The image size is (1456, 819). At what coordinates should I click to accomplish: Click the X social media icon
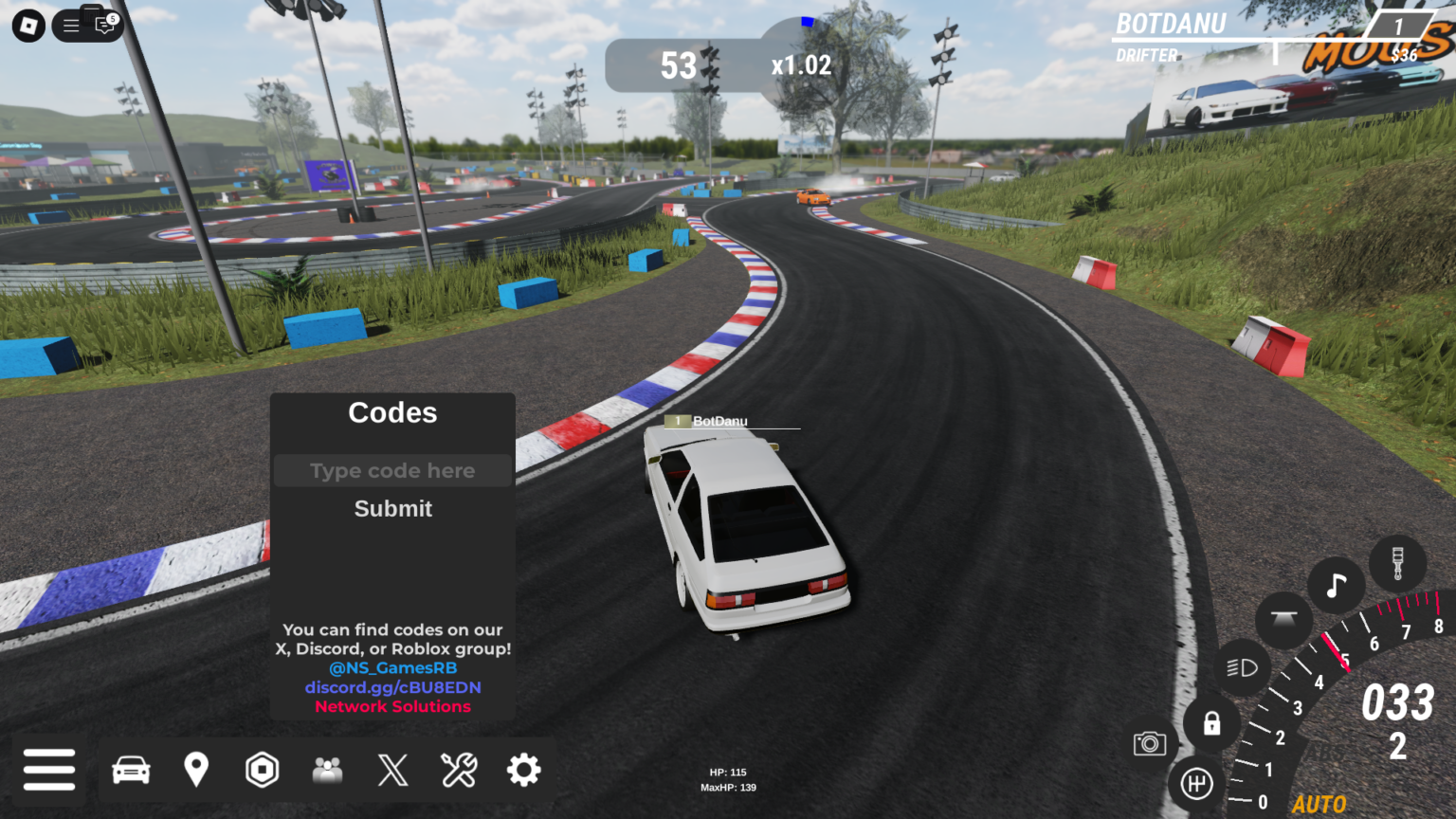pos(392,770)
